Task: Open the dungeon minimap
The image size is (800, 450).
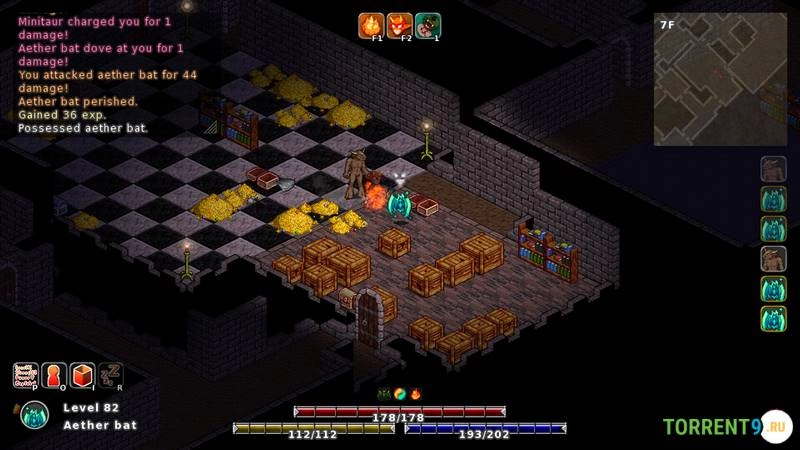Action: point(715,79)
